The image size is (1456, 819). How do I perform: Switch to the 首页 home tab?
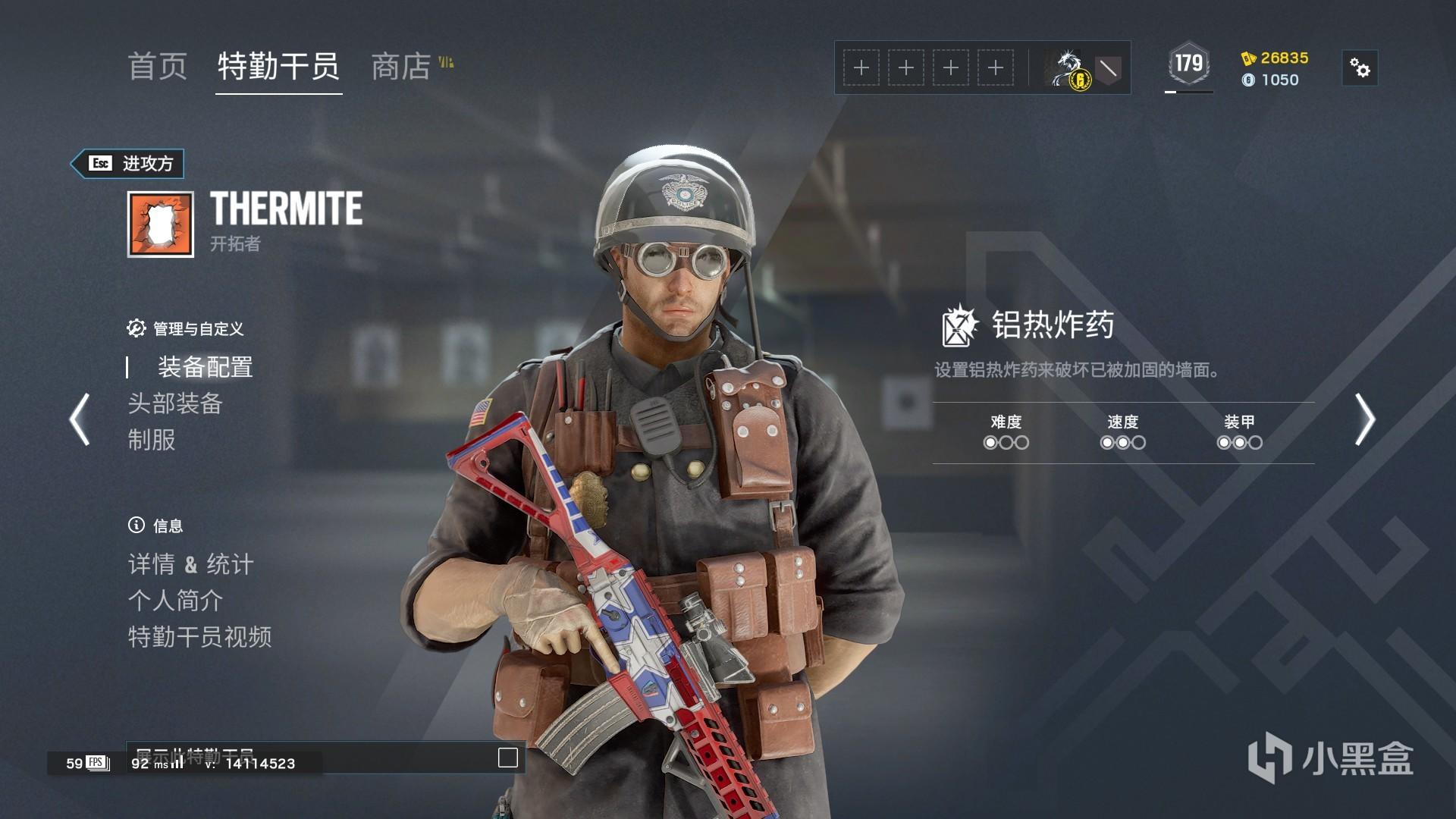[x=158, y=67]
